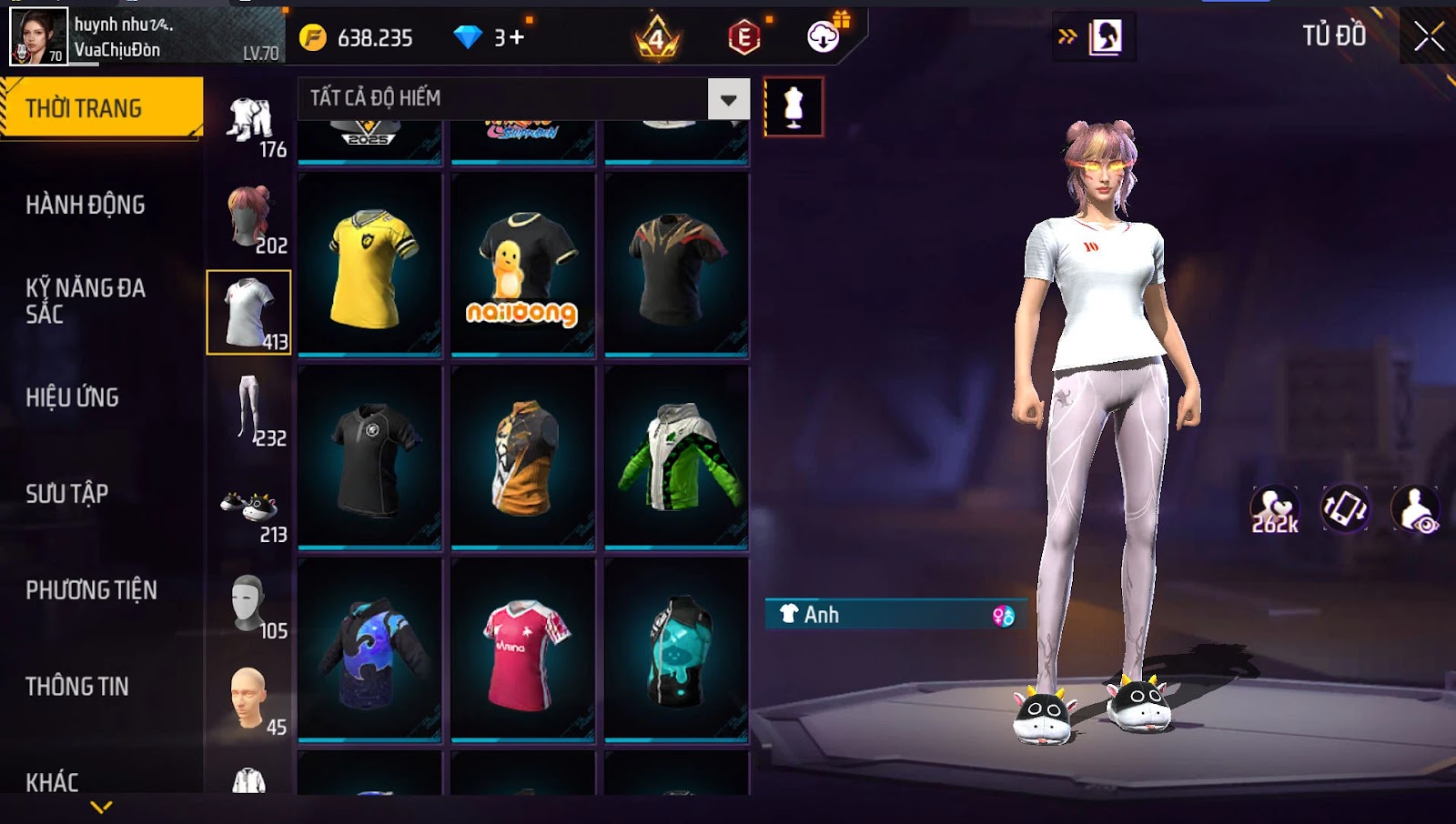1456x824 pixels.
Task: Switch to Kỹ Năng Đa Sắc section
Action: [x=86, y=301]
